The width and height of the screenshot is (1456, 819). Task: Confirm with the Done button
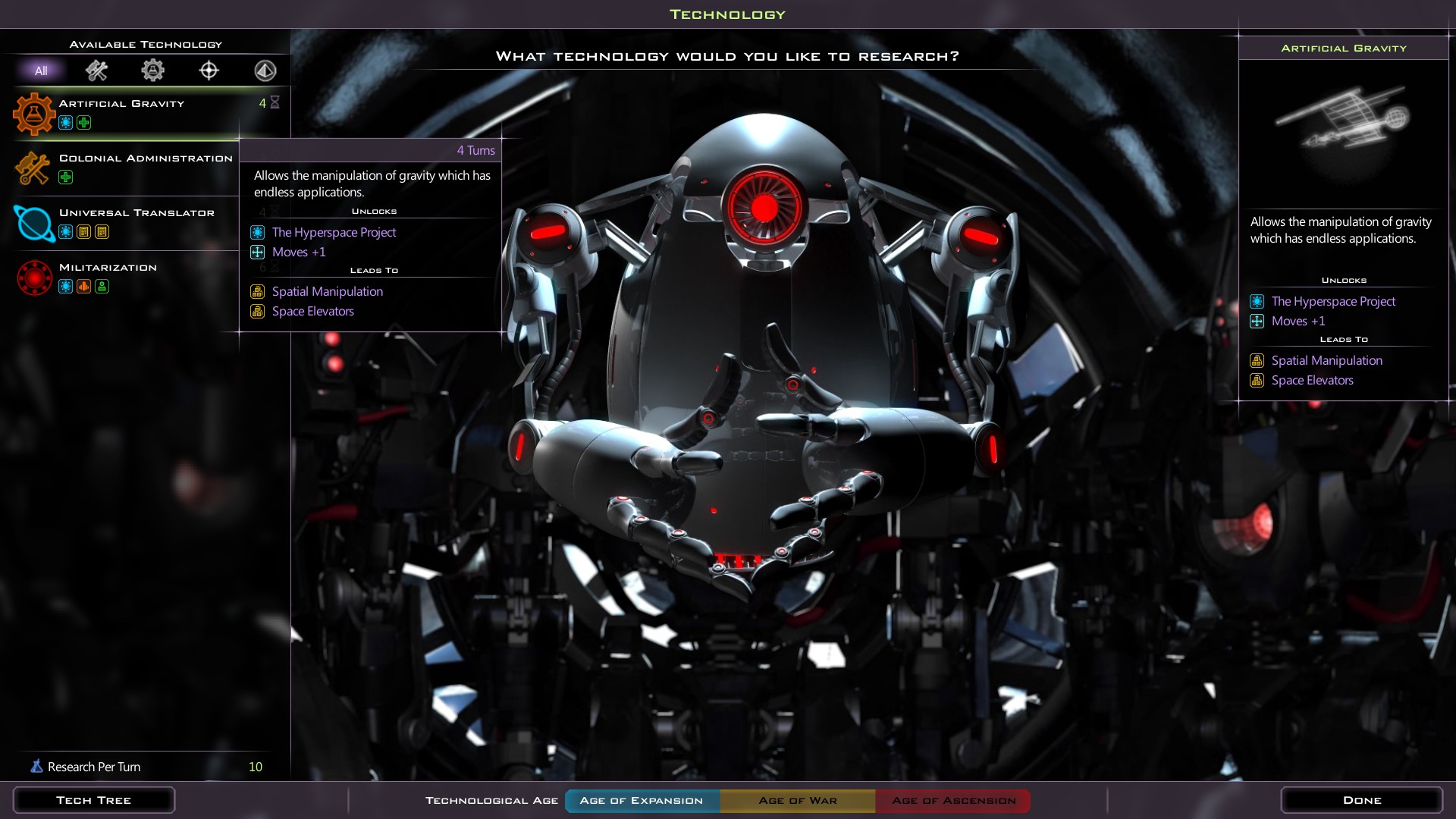click(1361, 800)
